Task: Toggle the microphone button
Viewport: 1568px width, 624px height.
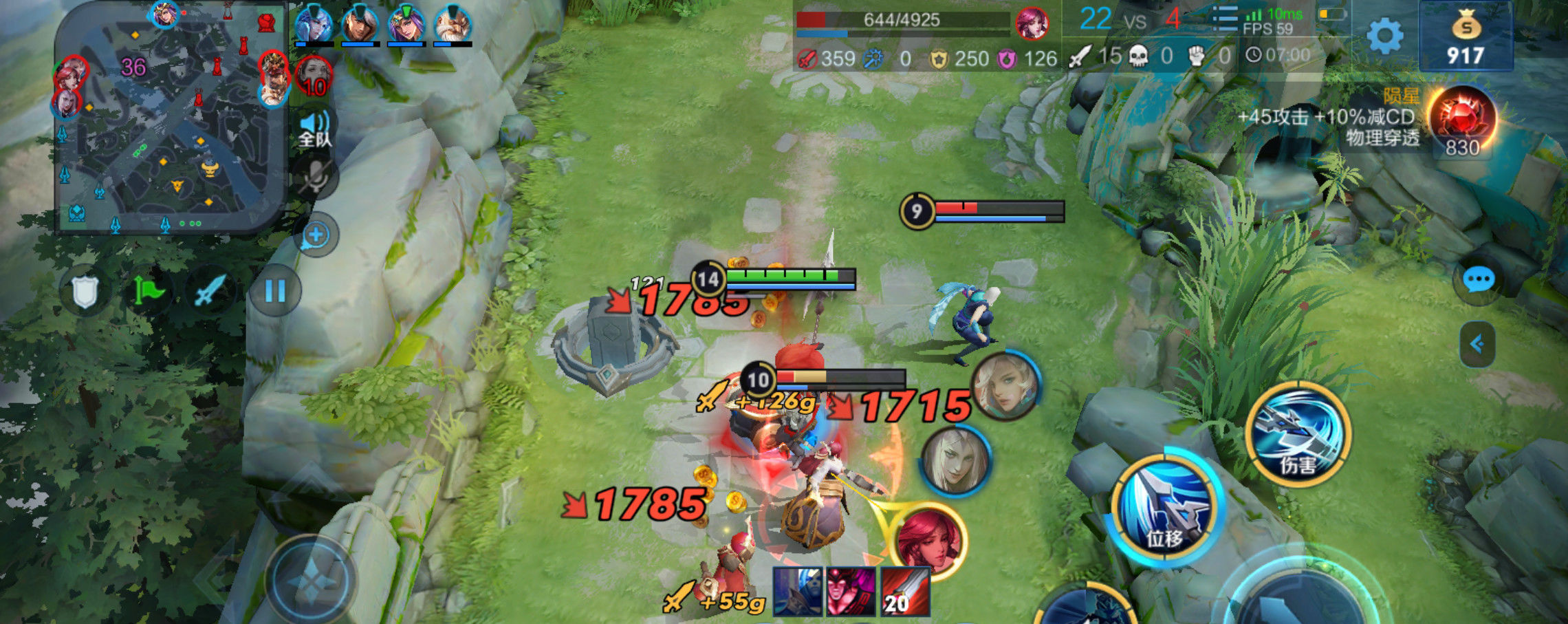Action: coord(315,177)
